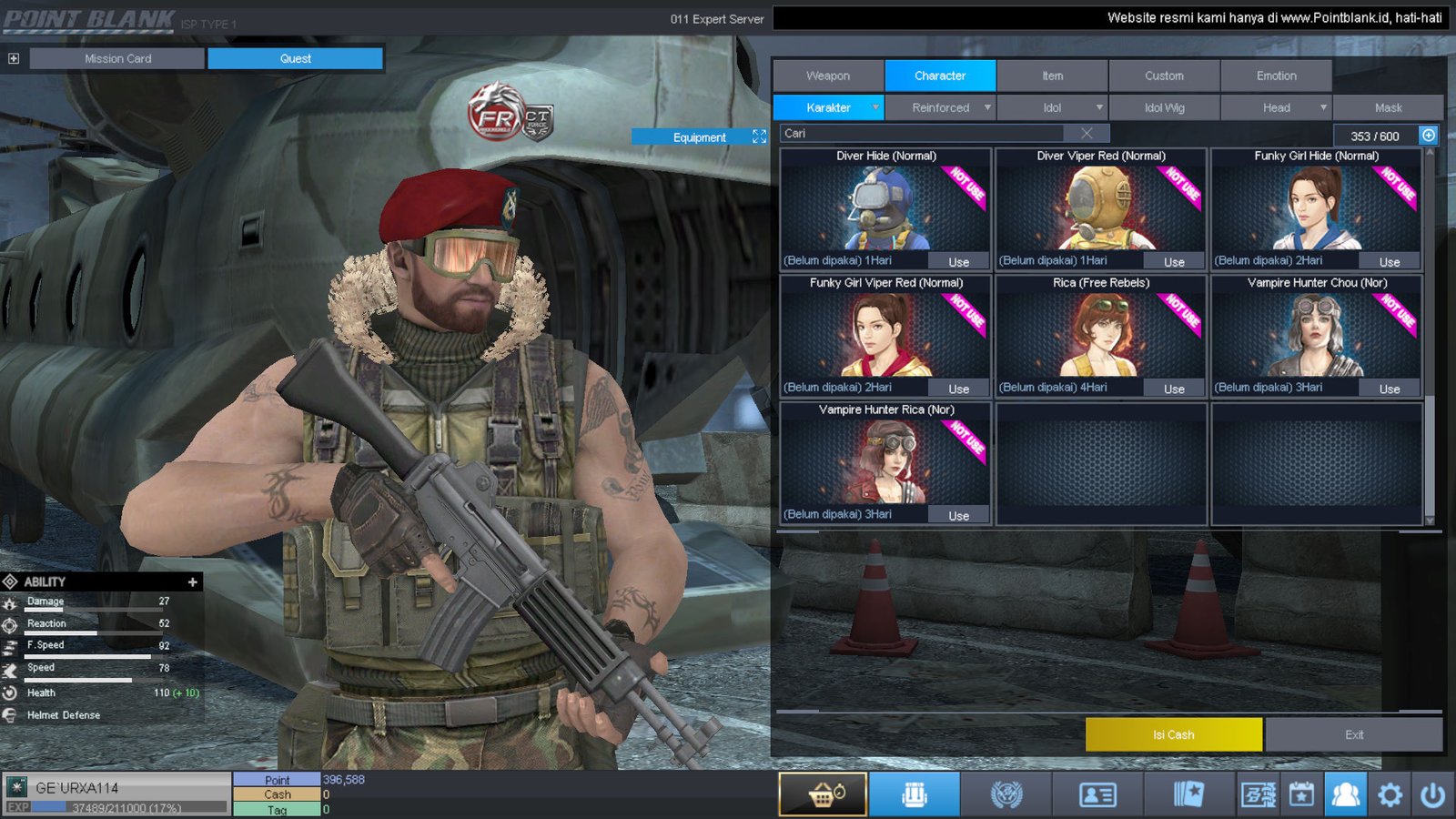Viewport: 1456px width, 819px height.
Task: Open the Emotion tab
Action: pos(1276,76)
